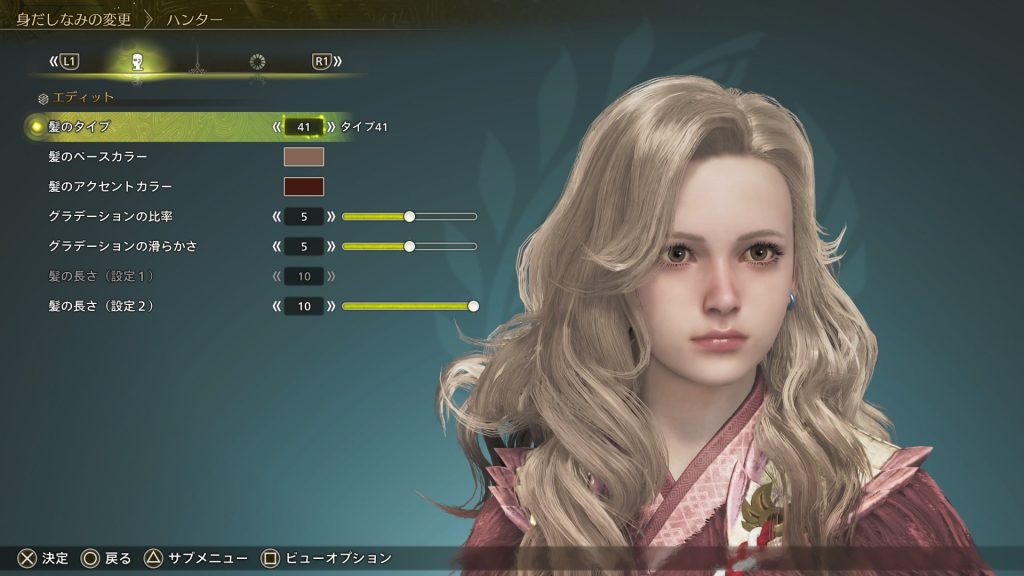Screen dimensions: 1024x576
Task: Open the 髪のベースカラー color swatch
Action: coord(304,156)
